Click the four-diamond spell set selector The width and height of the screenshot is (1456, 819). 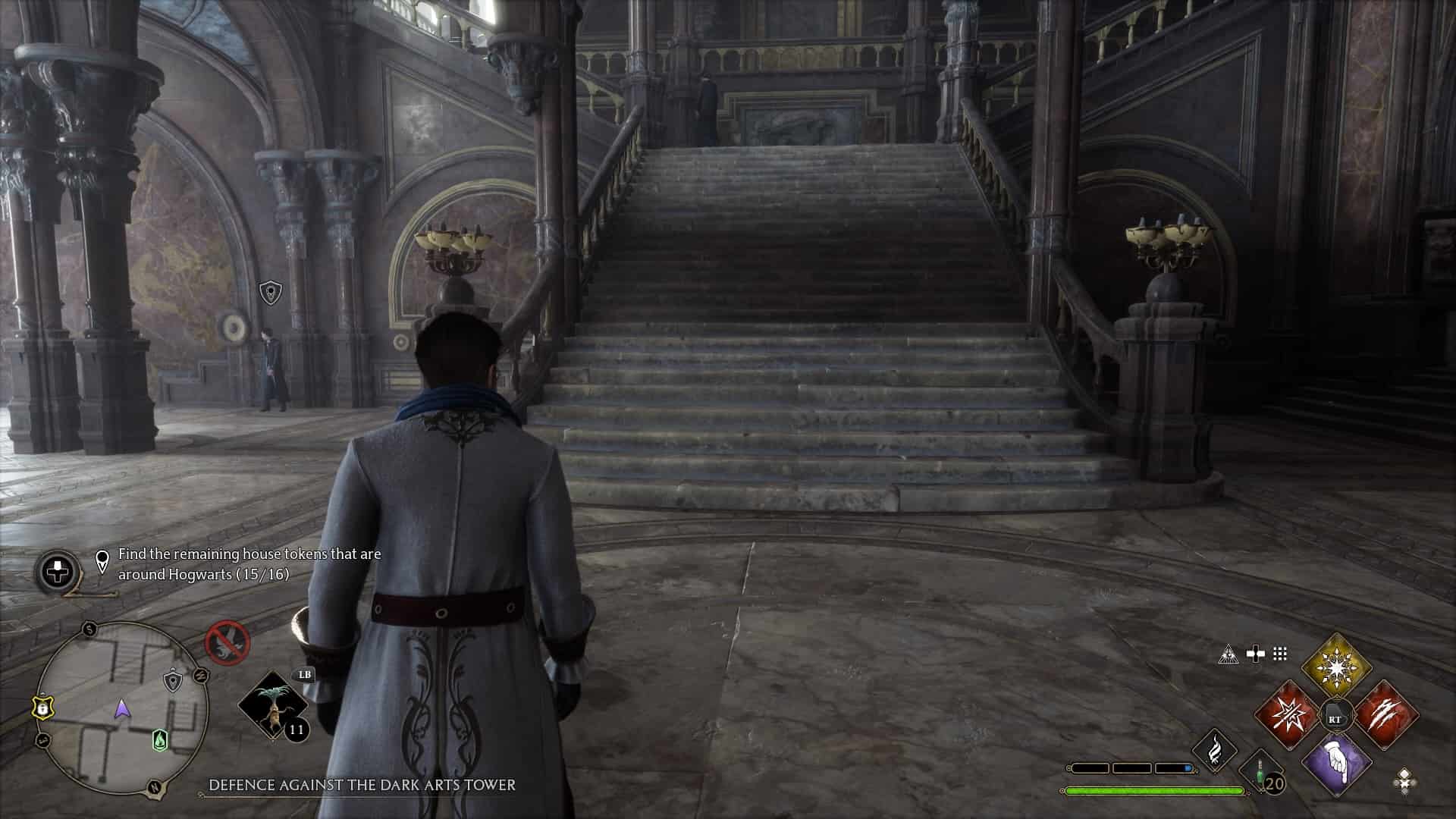[1404, 780]
